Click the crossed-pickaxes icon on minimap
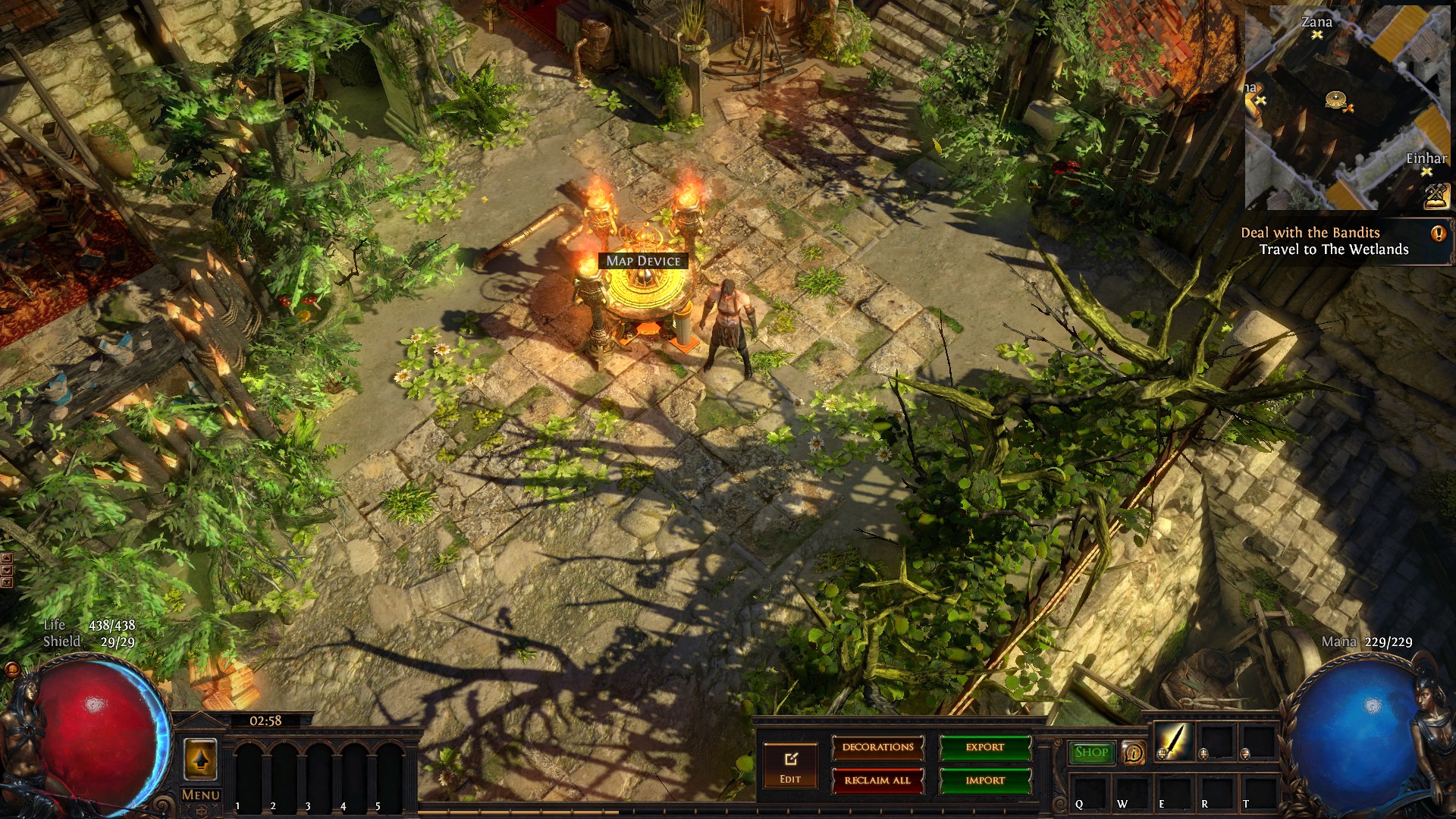1456x819 pixels. (x=1436, y=196)
